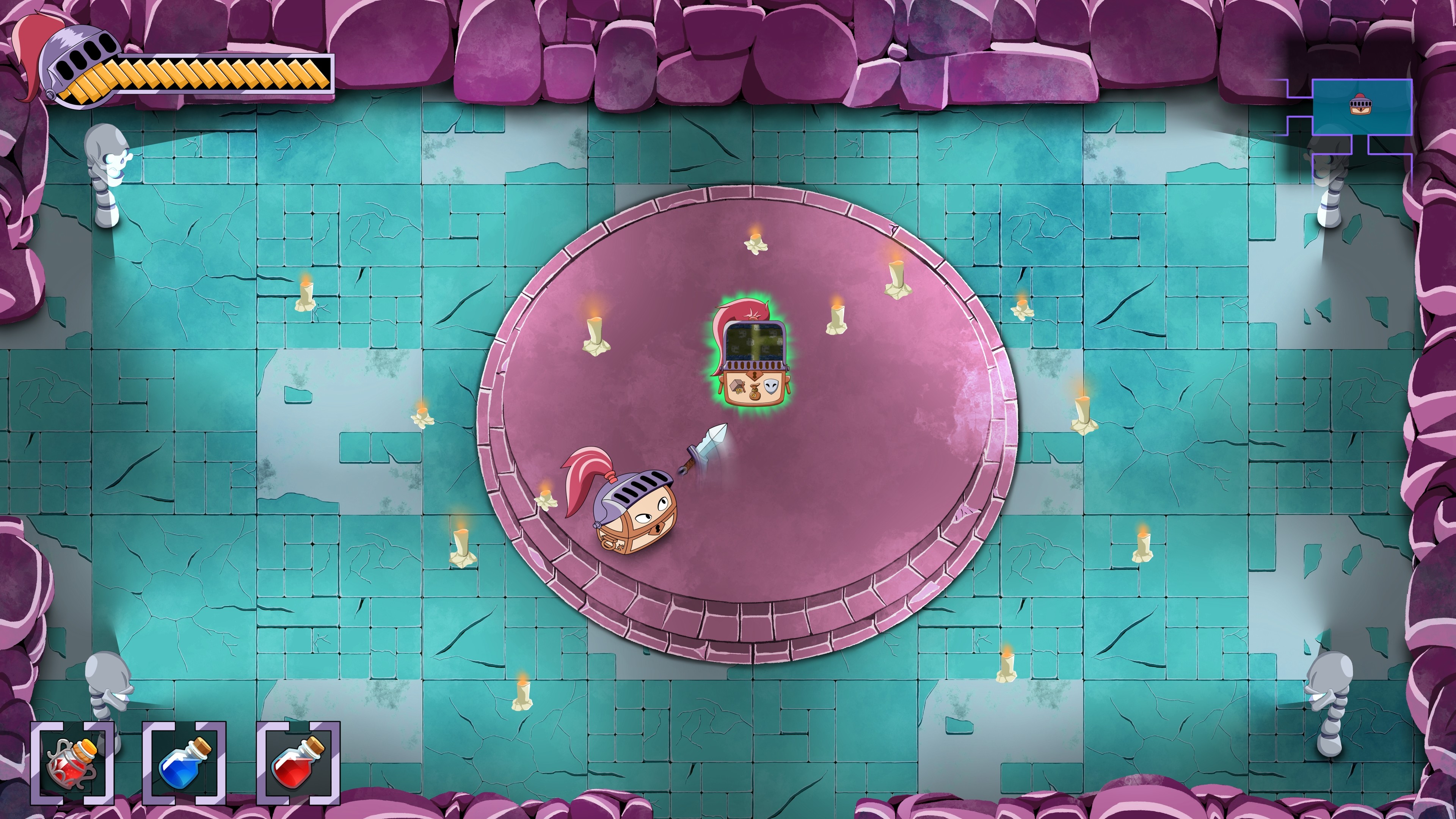The image size is (1456, 819).
Task: Select the mask icon on the enemy backpack
Action: point(771,387)
